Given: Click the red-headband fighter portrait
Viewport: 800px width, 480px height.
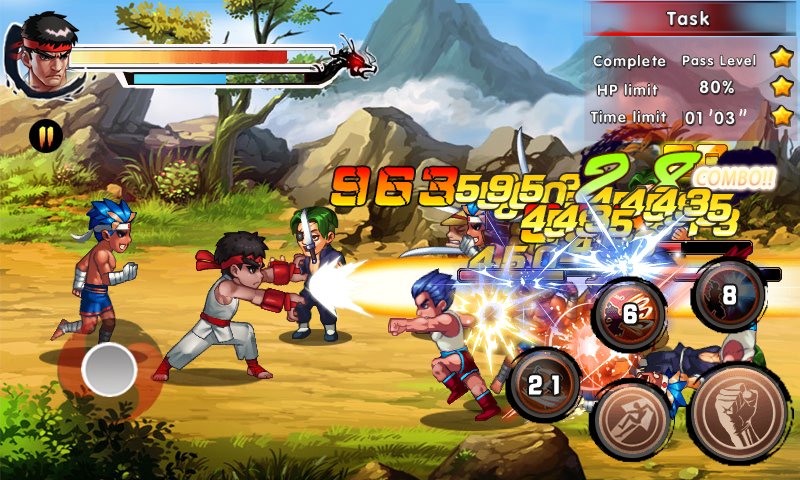Looking at the screenshot, I should [x=45, y=51].
